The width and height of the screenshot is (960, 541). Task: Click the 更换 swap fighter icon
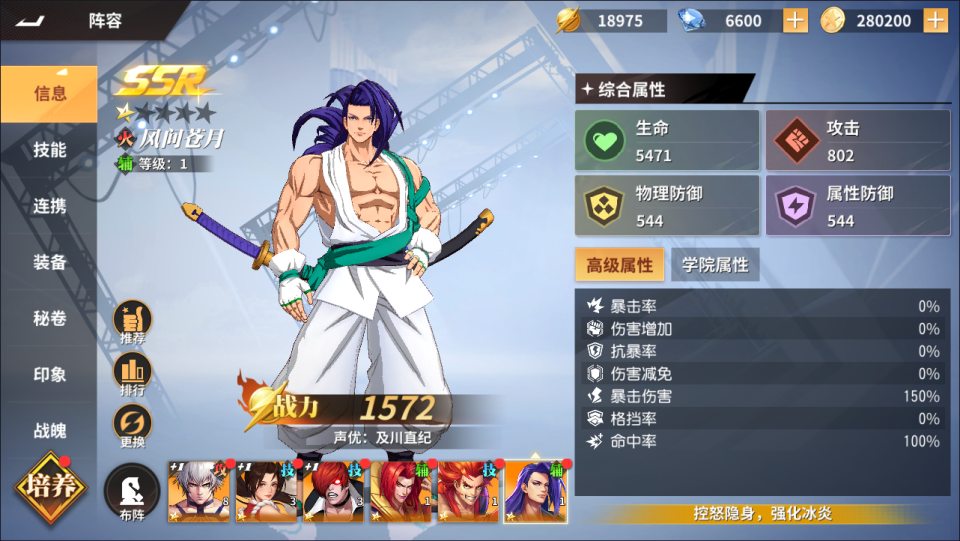(132, 426)
